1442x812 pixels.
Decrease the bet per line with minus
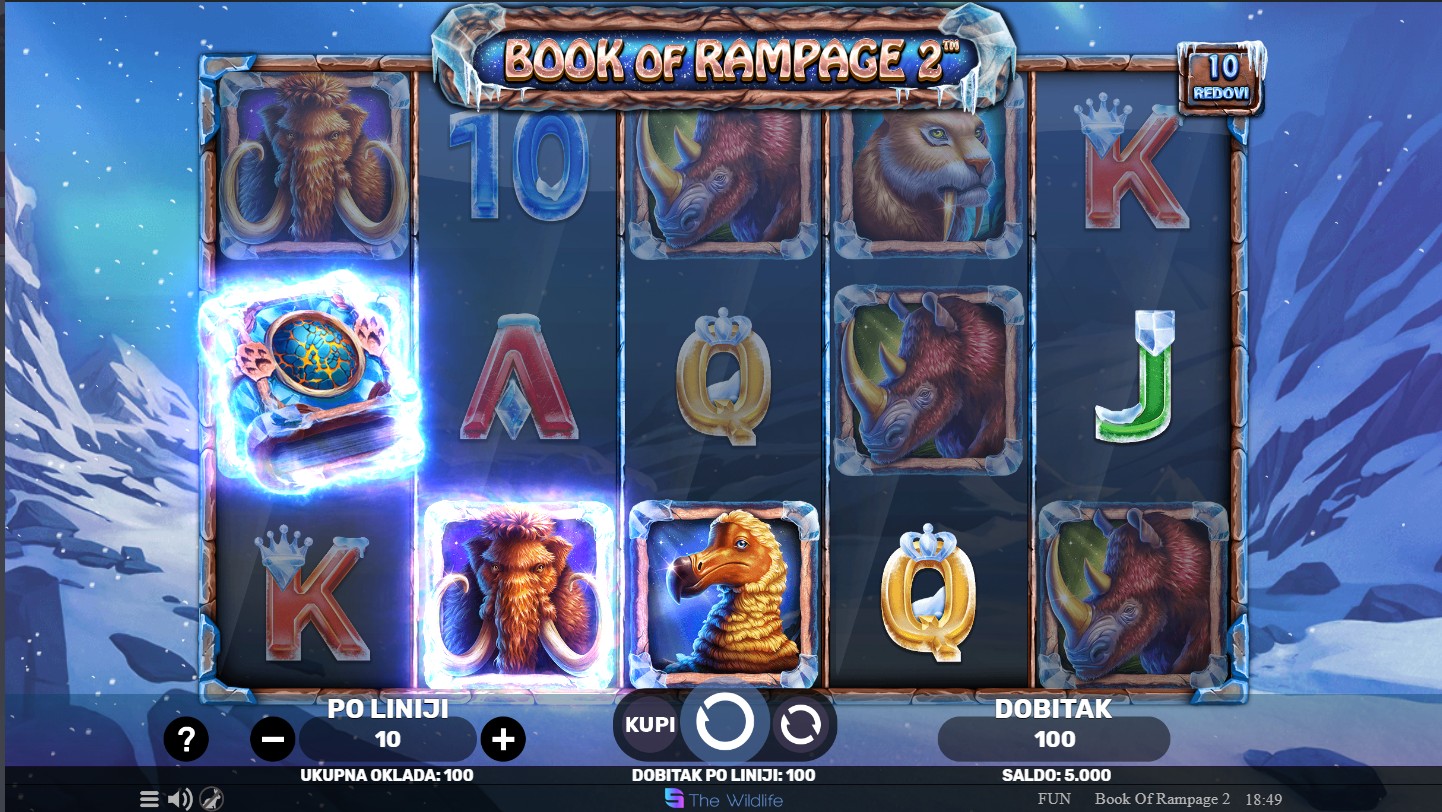pyautogui.click(x=272, y=740)
